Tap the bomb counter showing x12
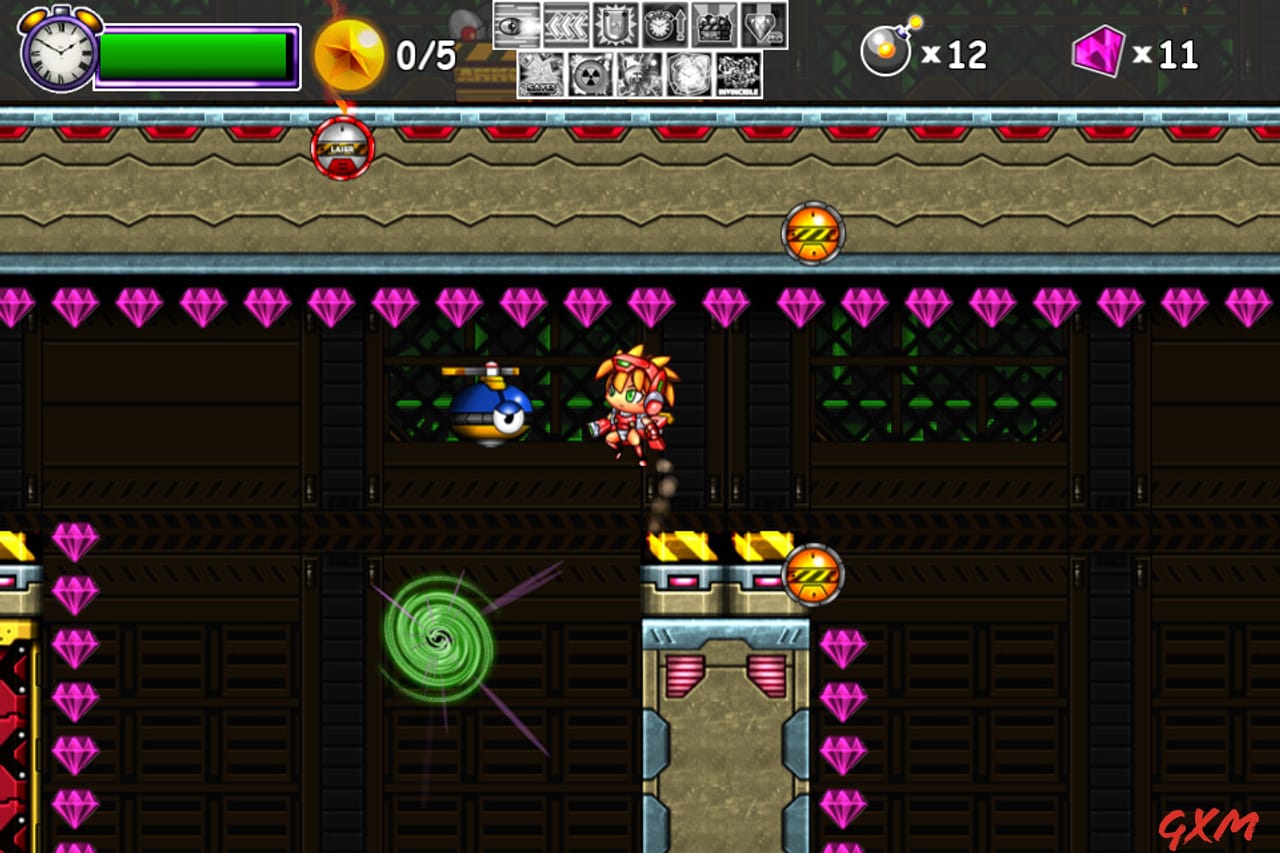 [x=920, y=52]
